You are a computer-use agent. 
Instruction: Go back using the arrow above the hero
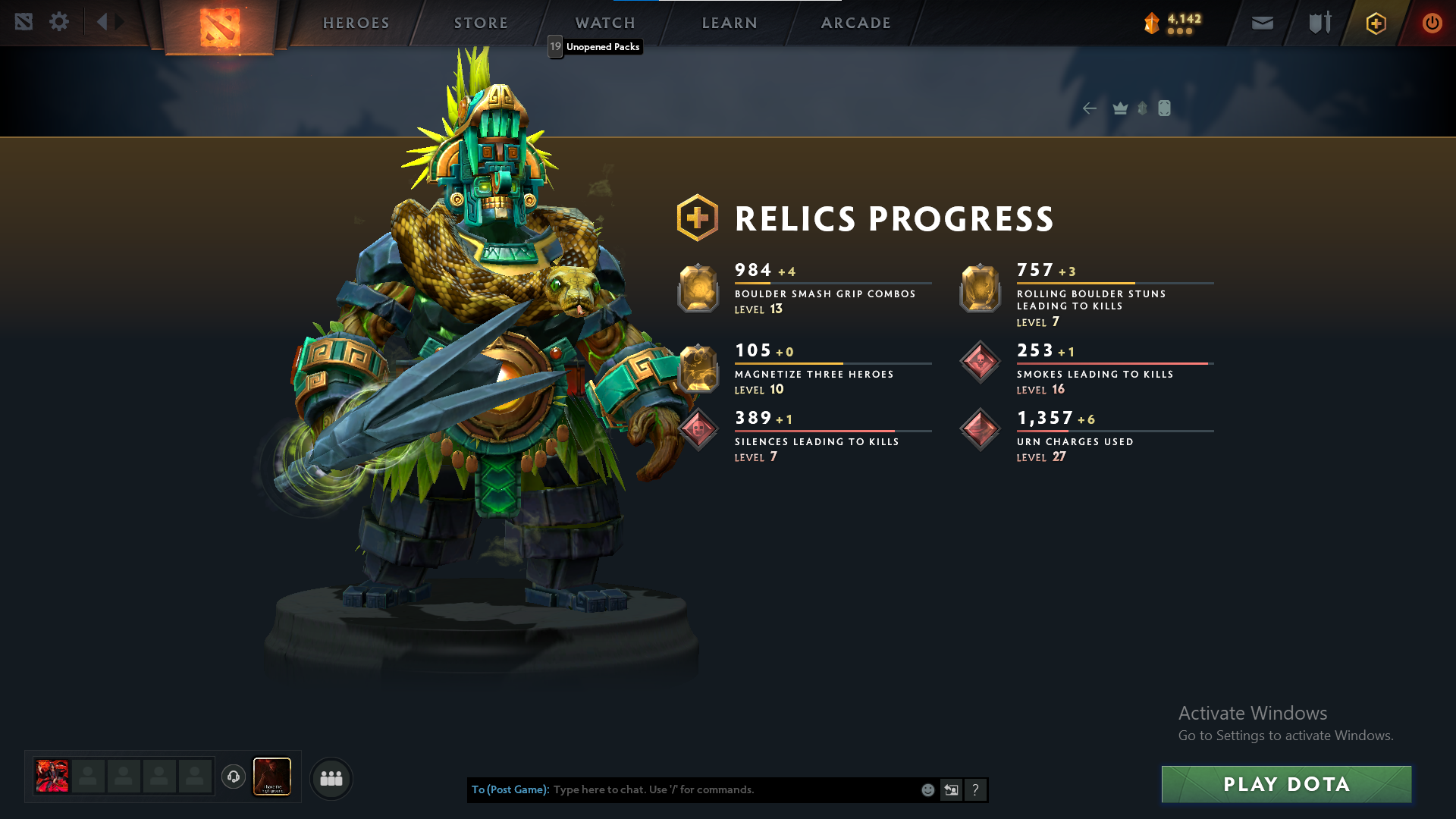(x=1090, y=108)
